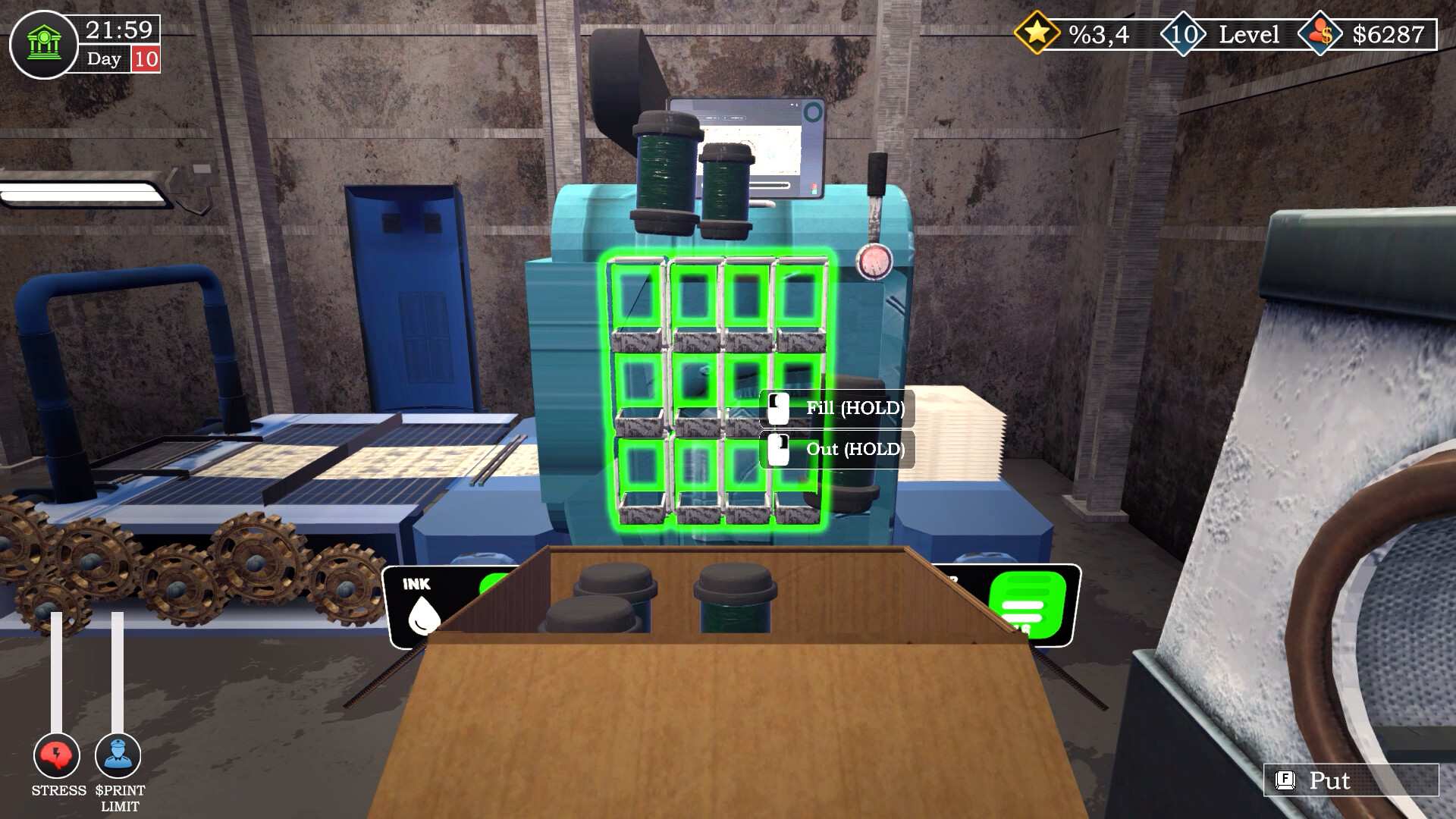This screenshot has height=819, width=1456.
Task: Click the $PRINT LIMIT officer icon
Action: (x=118, y=755)
